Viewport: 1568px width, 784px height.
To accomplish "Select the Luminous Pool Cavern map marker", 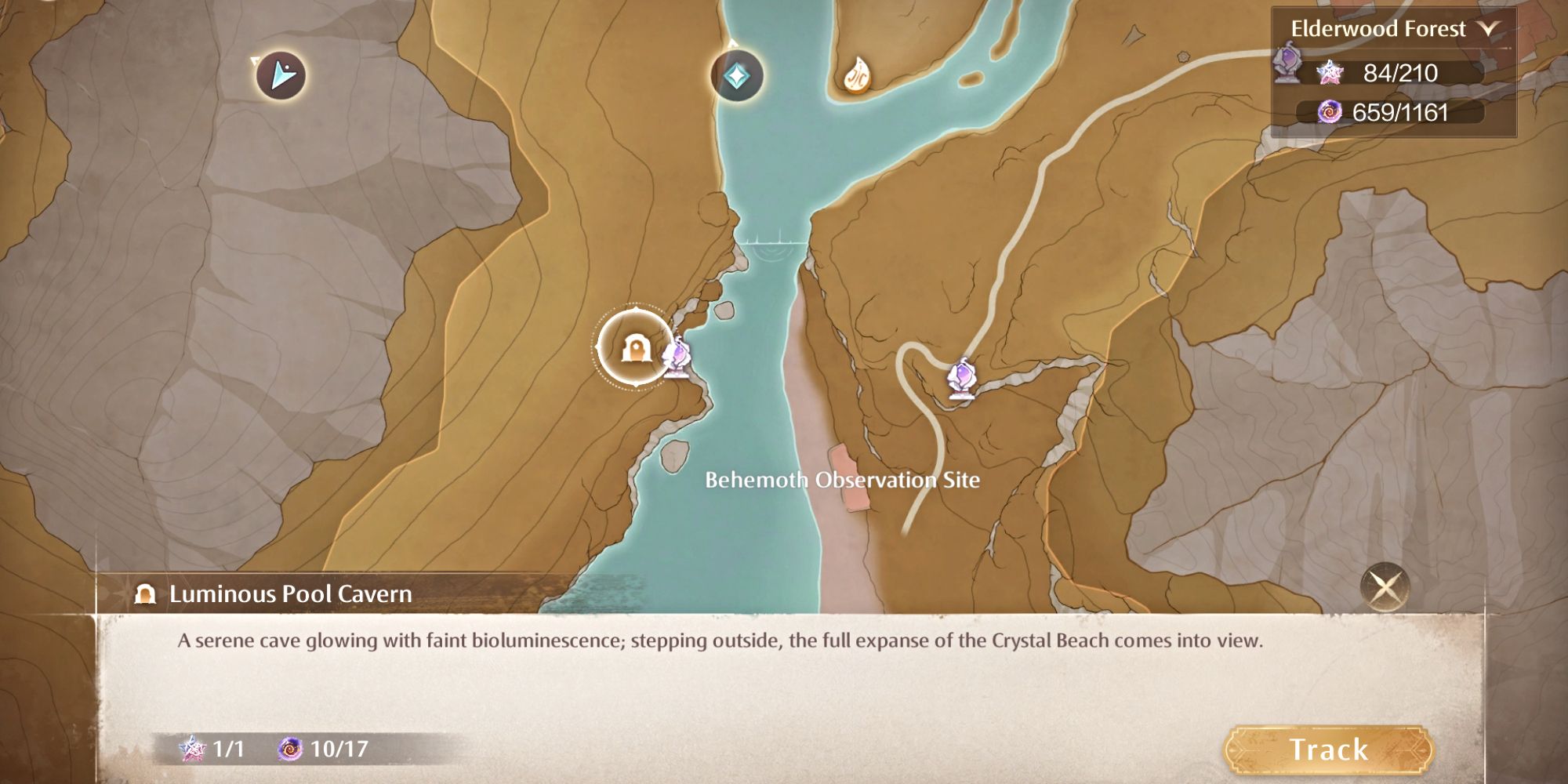I will click(x=634, y=348).
